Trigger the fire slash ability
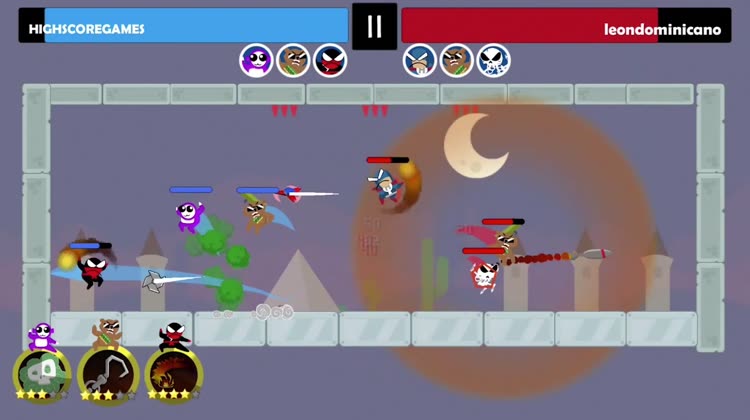The image size is (750, 420). tap(174, 374)
